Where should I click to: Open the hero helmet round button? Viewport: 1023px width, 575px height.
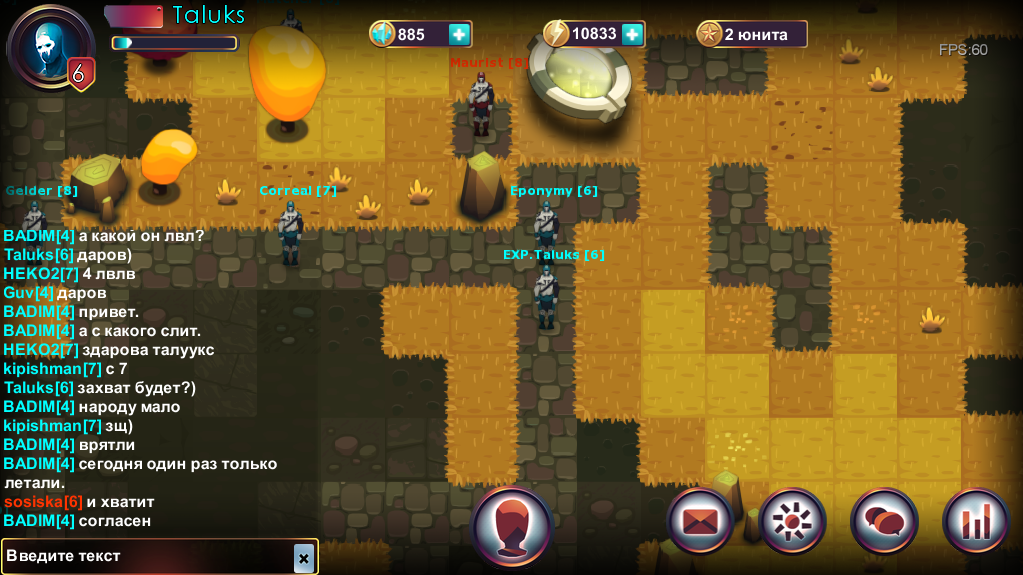512,526
